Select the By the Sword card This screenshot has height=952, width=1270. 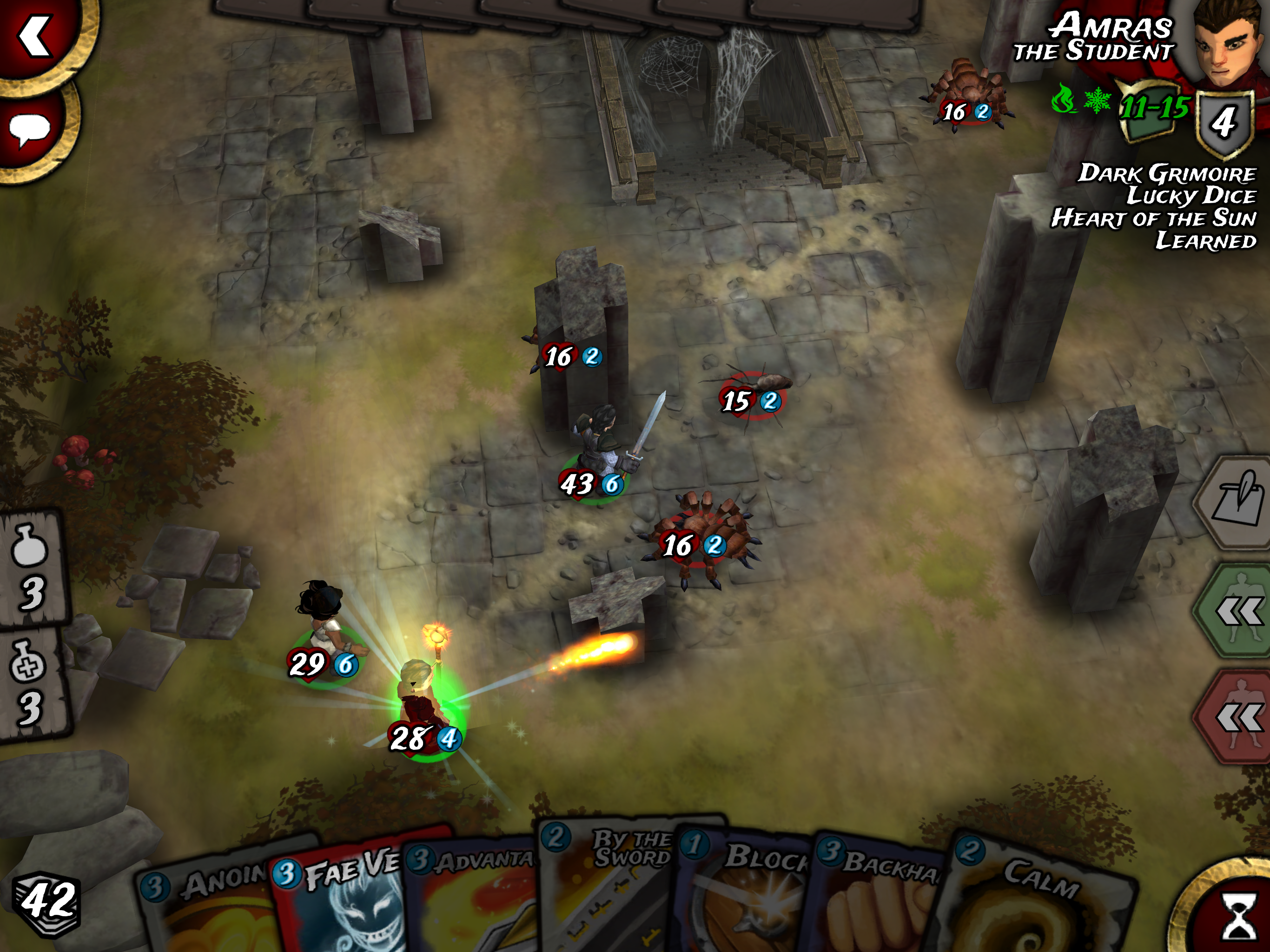tap(609, 890)
